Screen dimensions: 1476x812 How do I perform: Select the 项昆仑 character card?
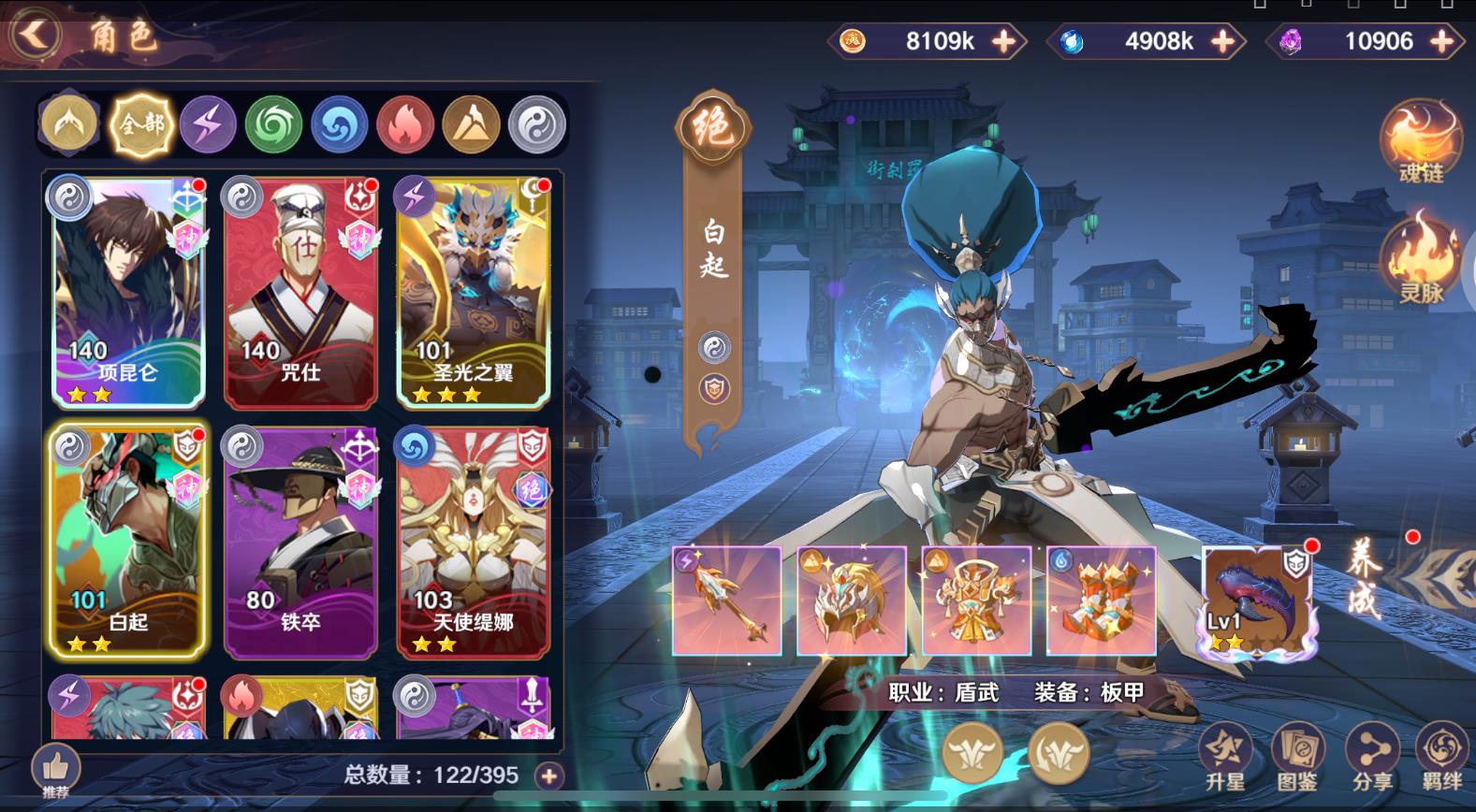127,290
